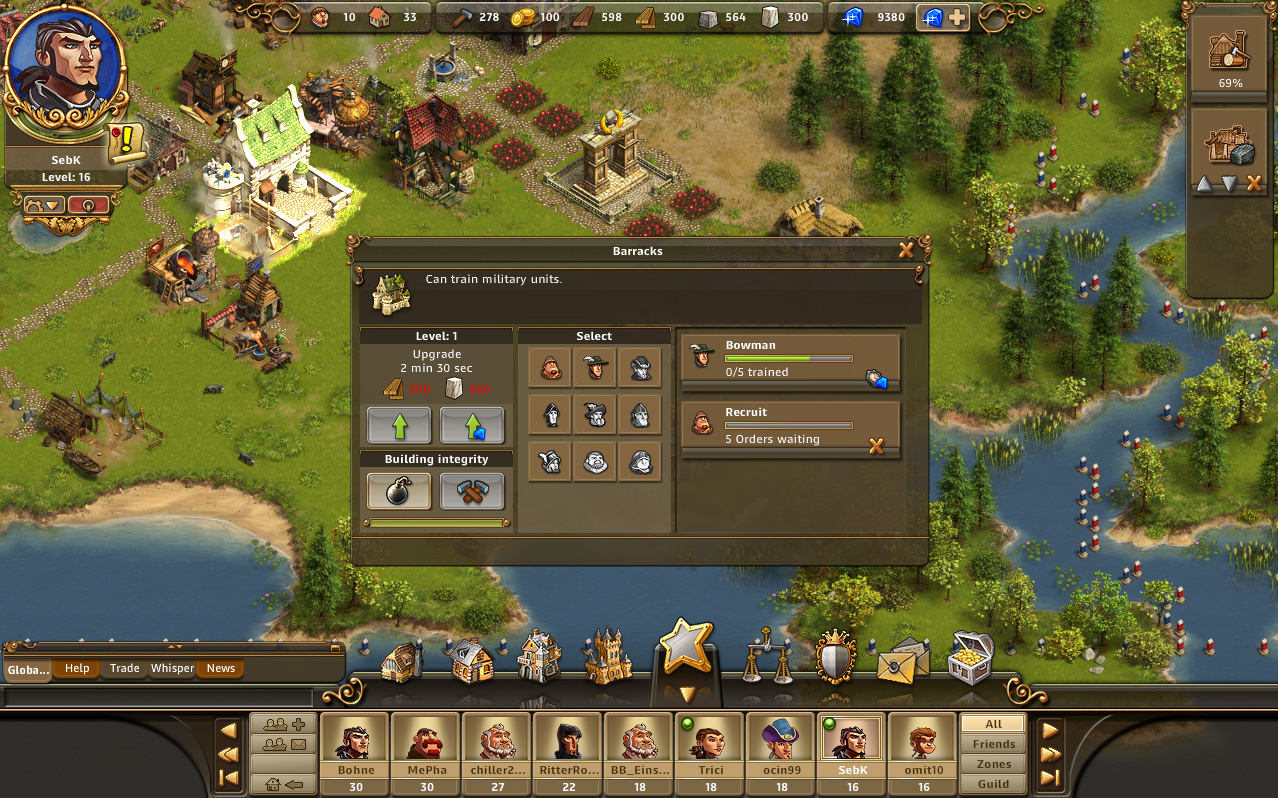1278x798 pixels.
Task: Add more gems with the plus button
Action: [957, 17]
